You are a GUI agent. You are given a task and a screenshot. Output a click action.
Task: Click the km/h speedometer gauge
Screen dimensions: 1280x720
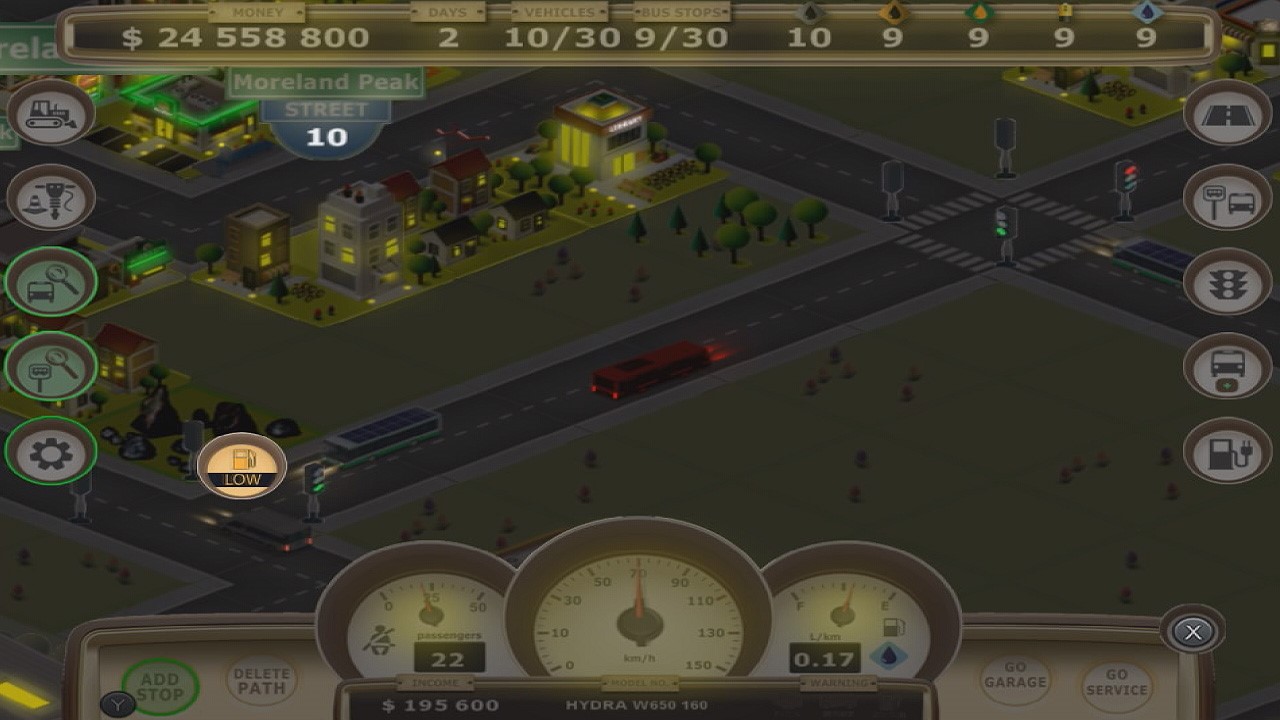(x=638, y=620)
